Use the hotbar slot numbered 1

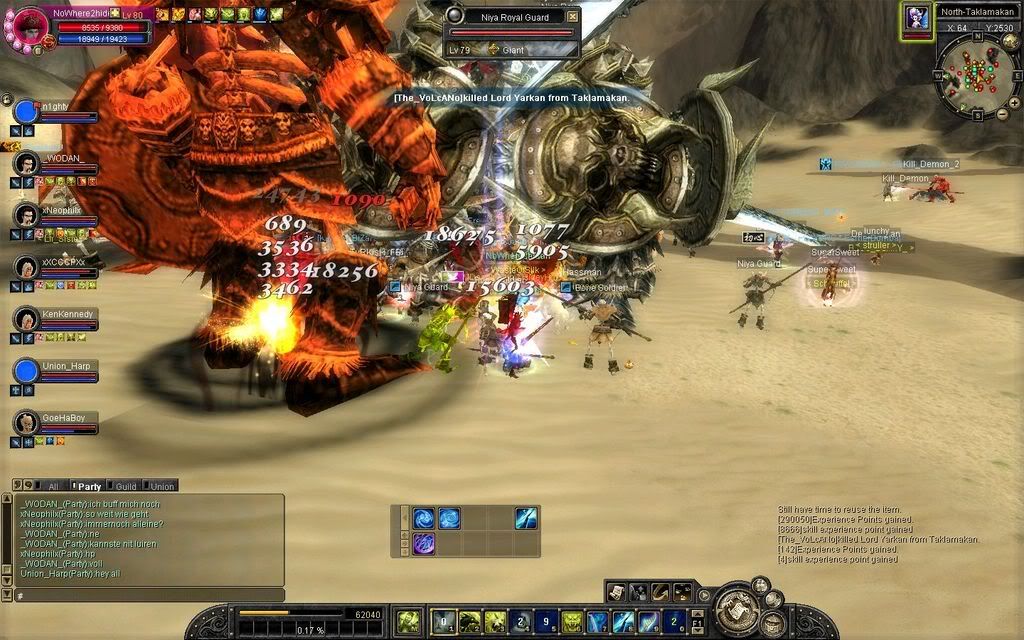pyautogui.click(x=444, y=622)
